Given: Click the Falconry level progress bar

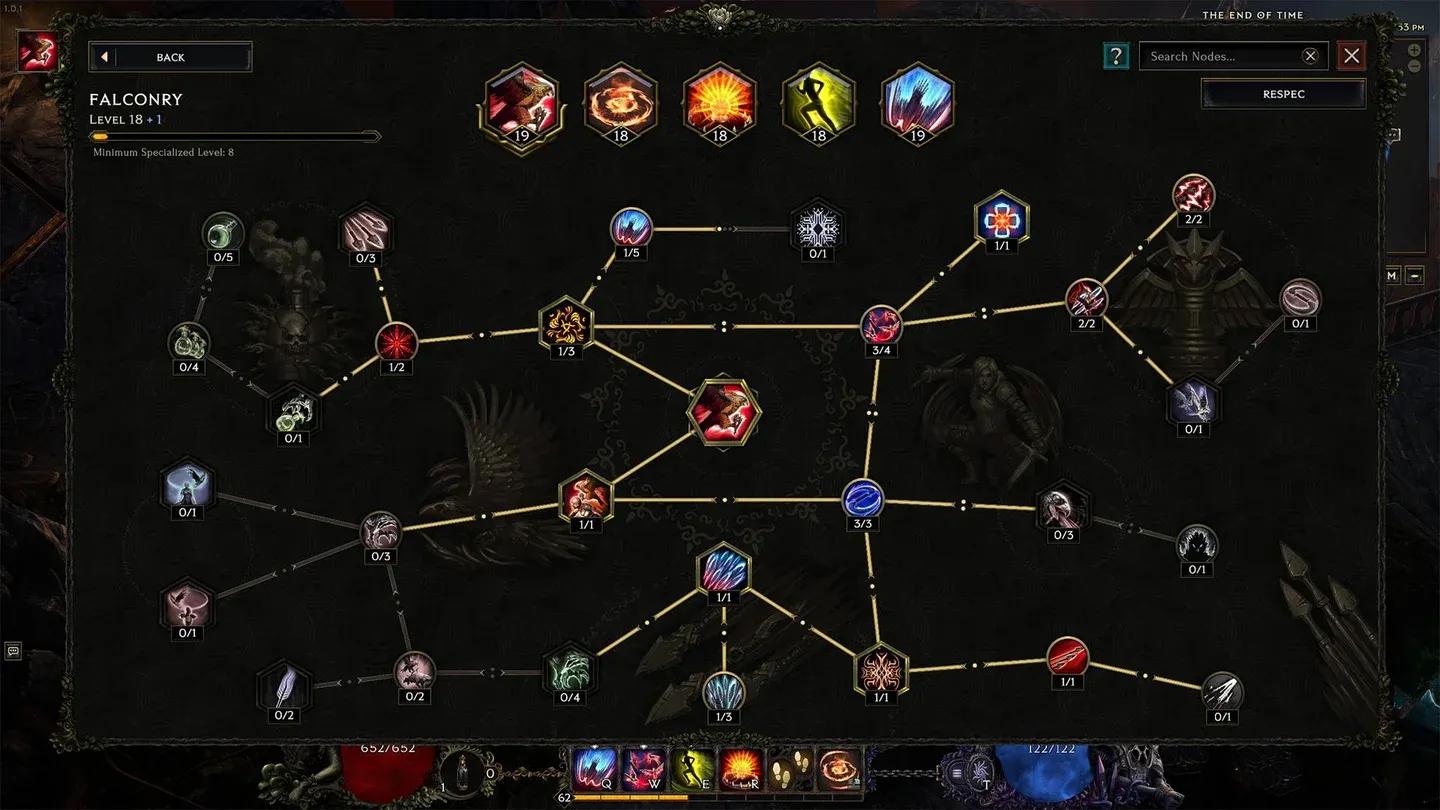Looking at the screenshot, I should tap(236, 135).
